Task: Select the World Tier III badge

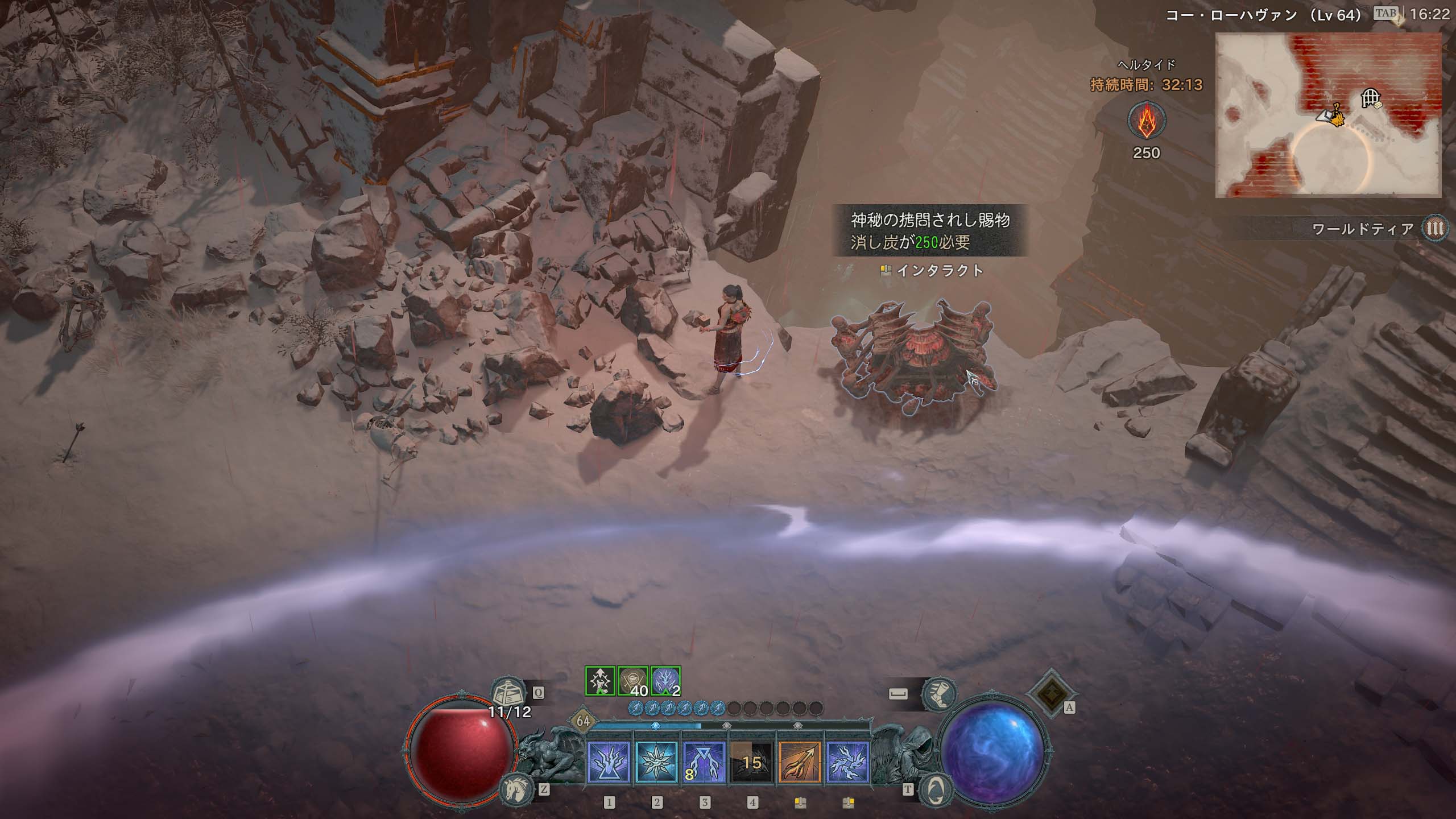Action: point(1436,229)
